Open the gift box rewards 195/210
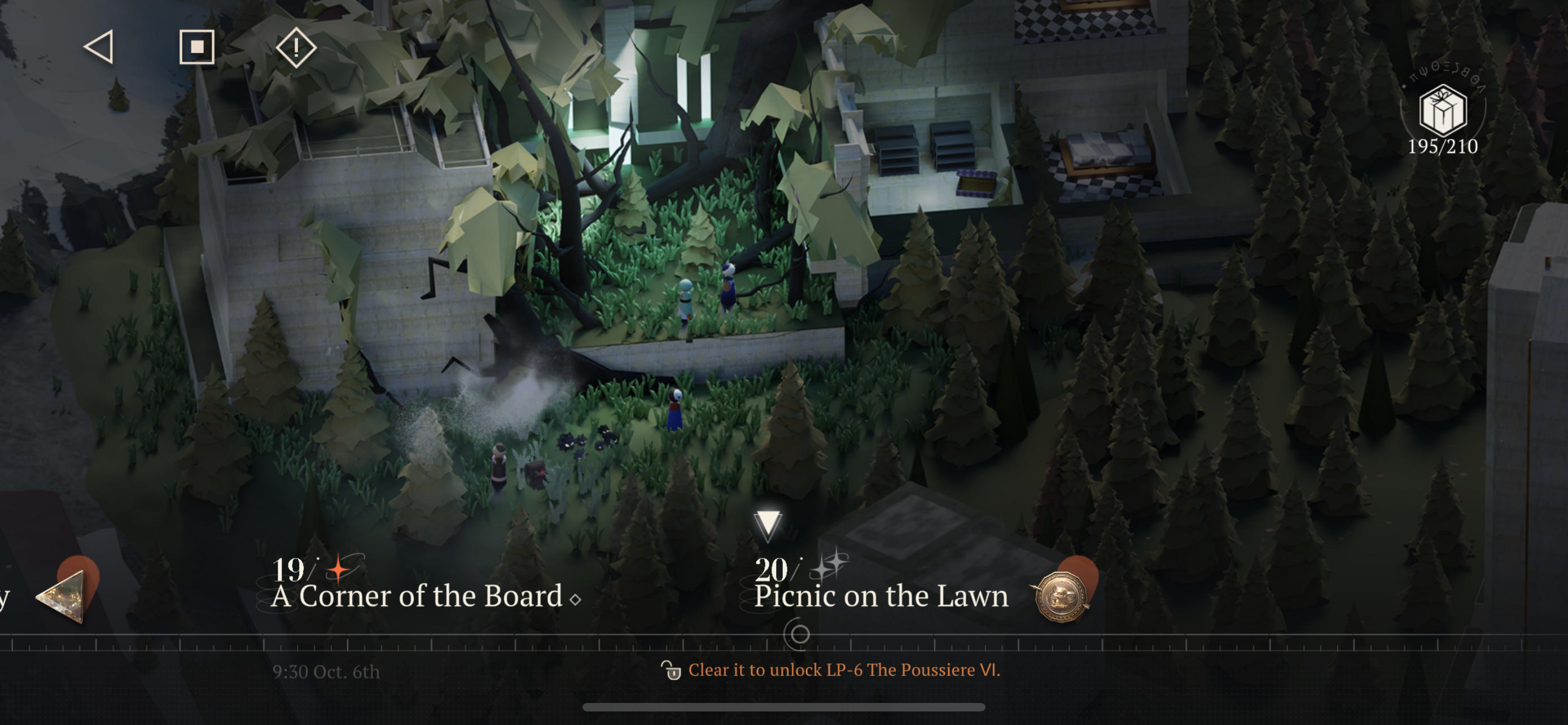 (1442, 112)
